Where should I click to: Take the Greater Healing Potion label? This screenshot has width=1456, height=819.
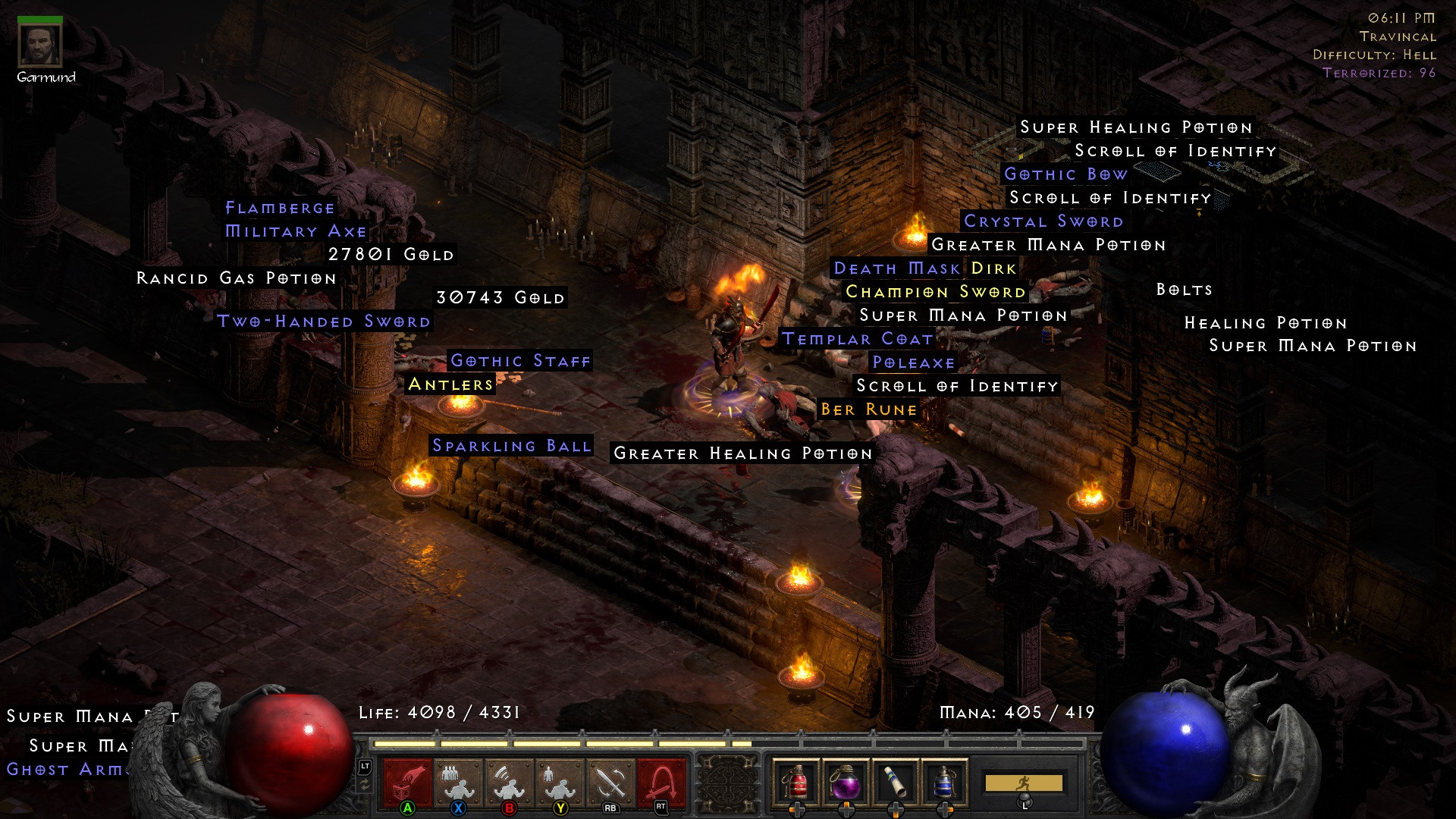tap(742, 453)
